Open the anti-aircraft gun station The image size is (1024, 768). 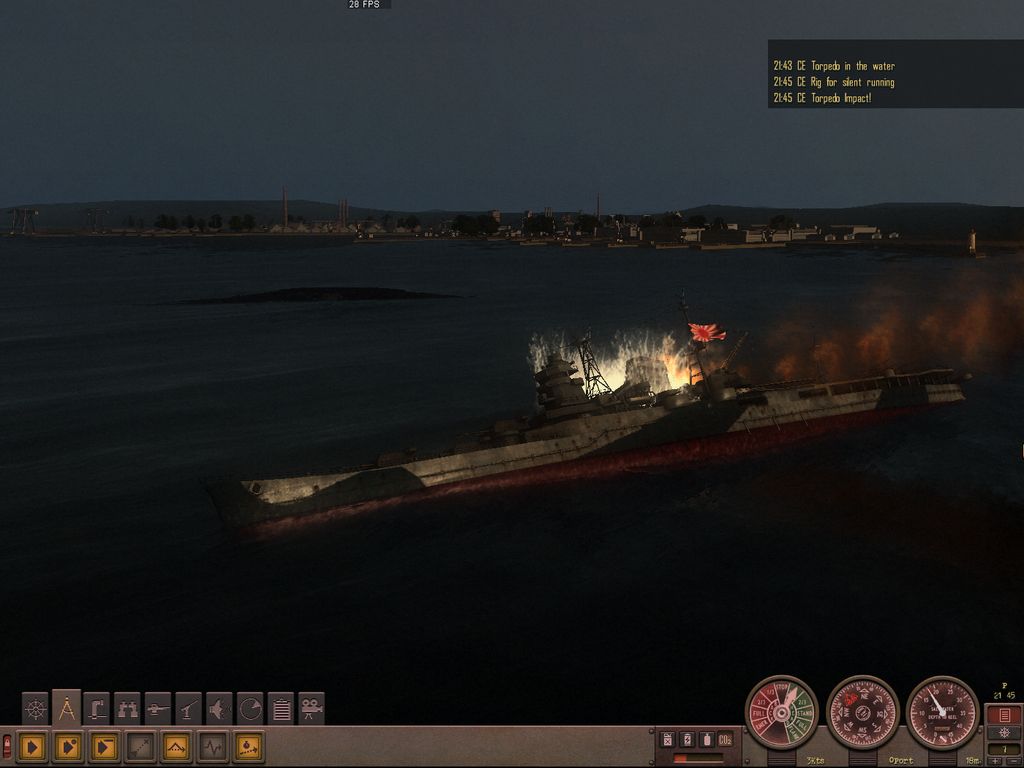click(189, 709)
